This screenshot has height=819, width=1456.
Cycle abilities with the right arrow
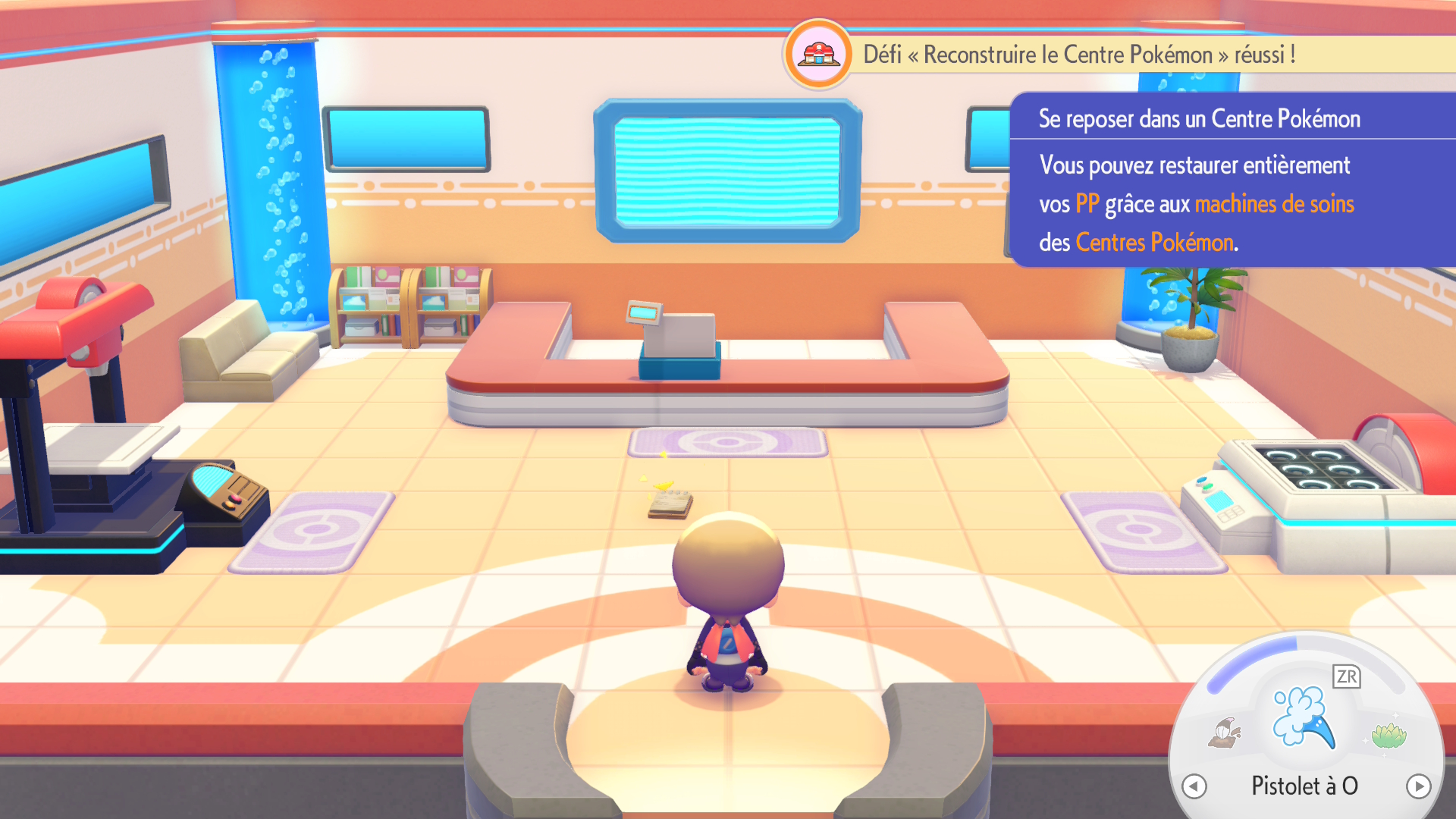tap(1418, 786)
